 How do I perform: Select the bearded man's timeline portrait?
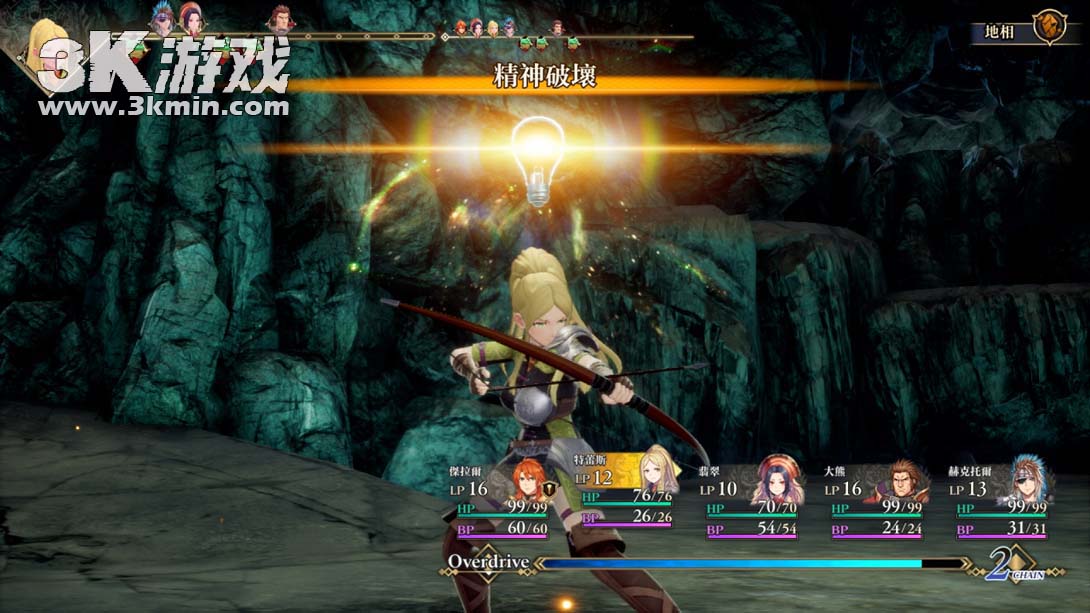tap(281, 19)
